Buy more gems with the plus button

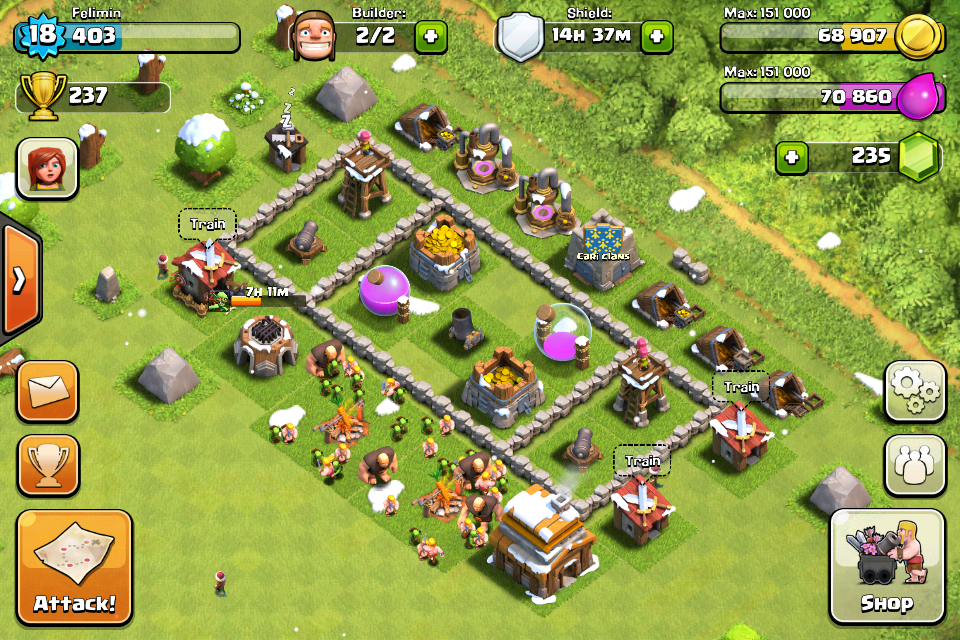(792, 157)
